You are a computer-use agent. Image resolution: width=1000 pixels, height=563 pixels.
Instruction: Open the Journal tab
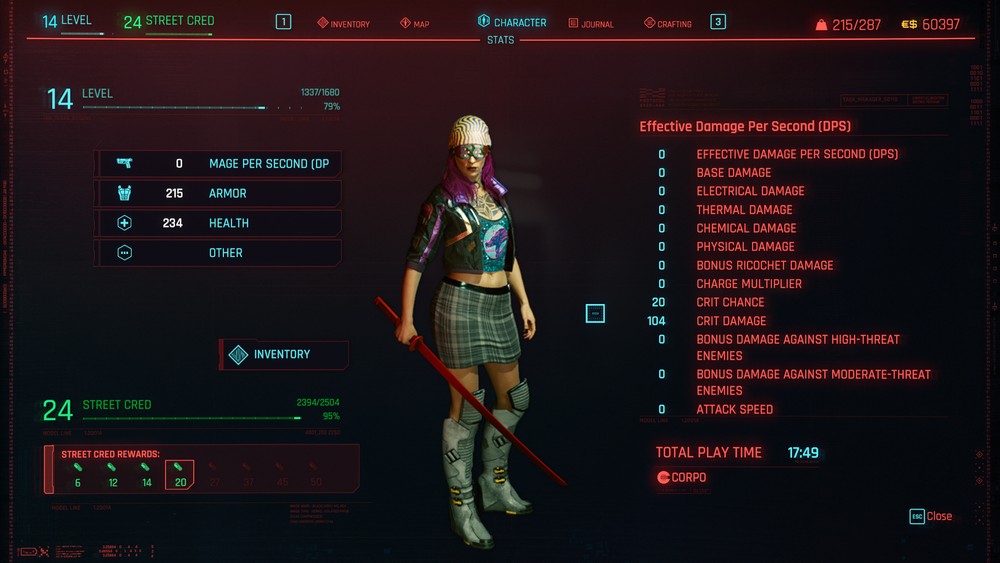point(591,23)
